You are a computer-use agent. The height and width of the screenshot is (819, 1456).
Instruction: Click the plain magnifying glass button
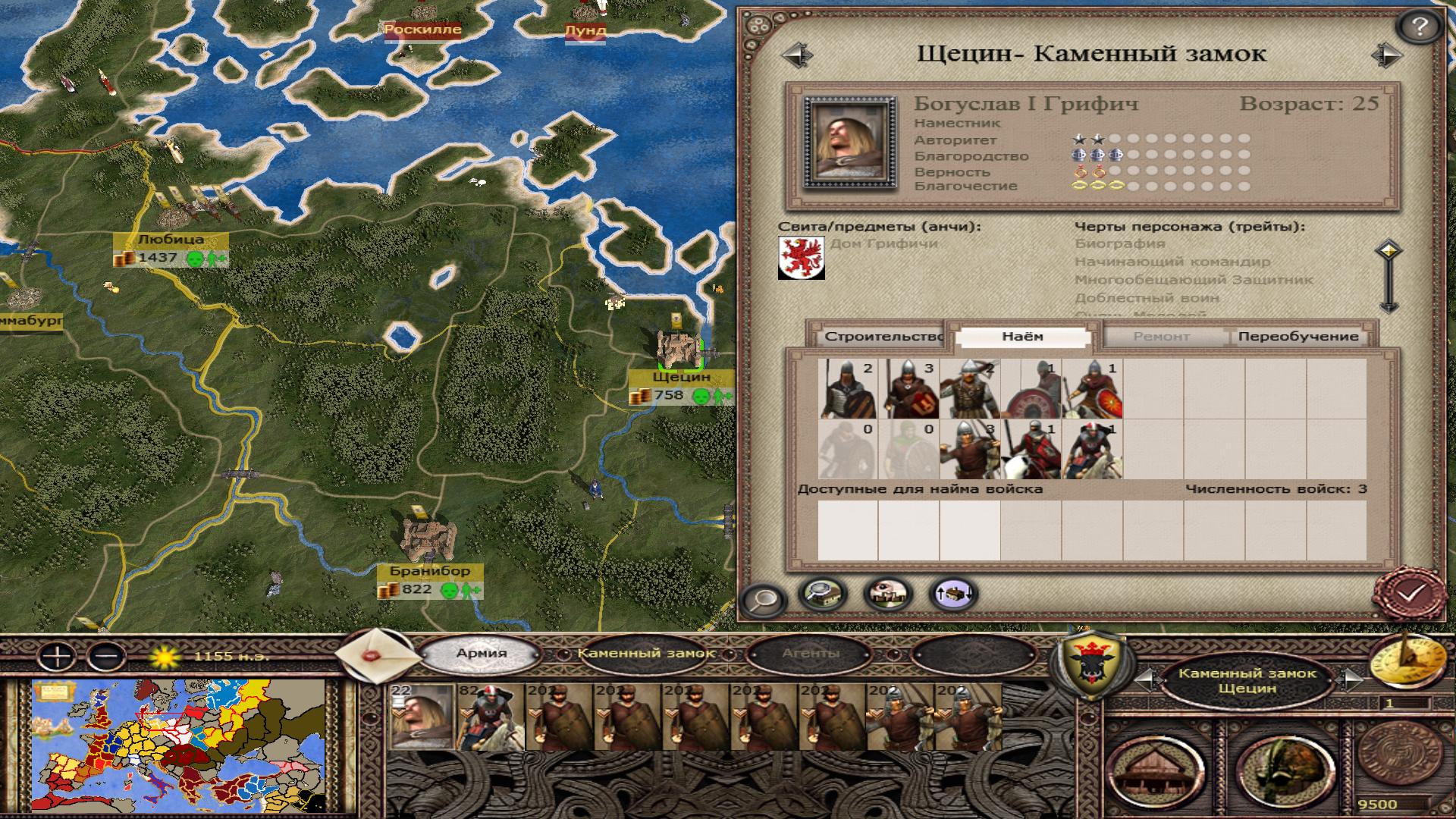761,599
